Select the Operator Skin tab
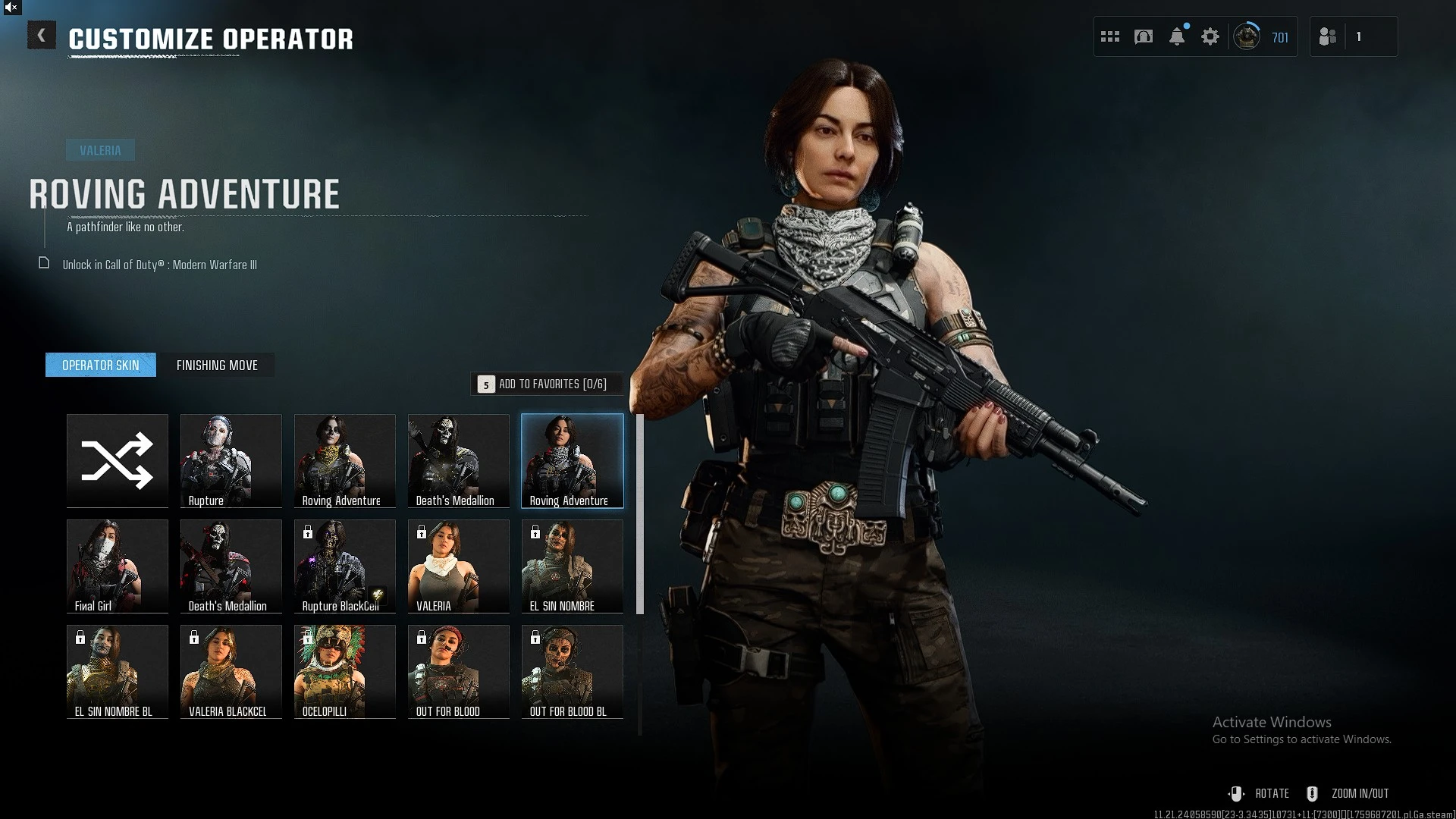The height and width of the screenshot is (819, 1456). click(x=101, y=366)
